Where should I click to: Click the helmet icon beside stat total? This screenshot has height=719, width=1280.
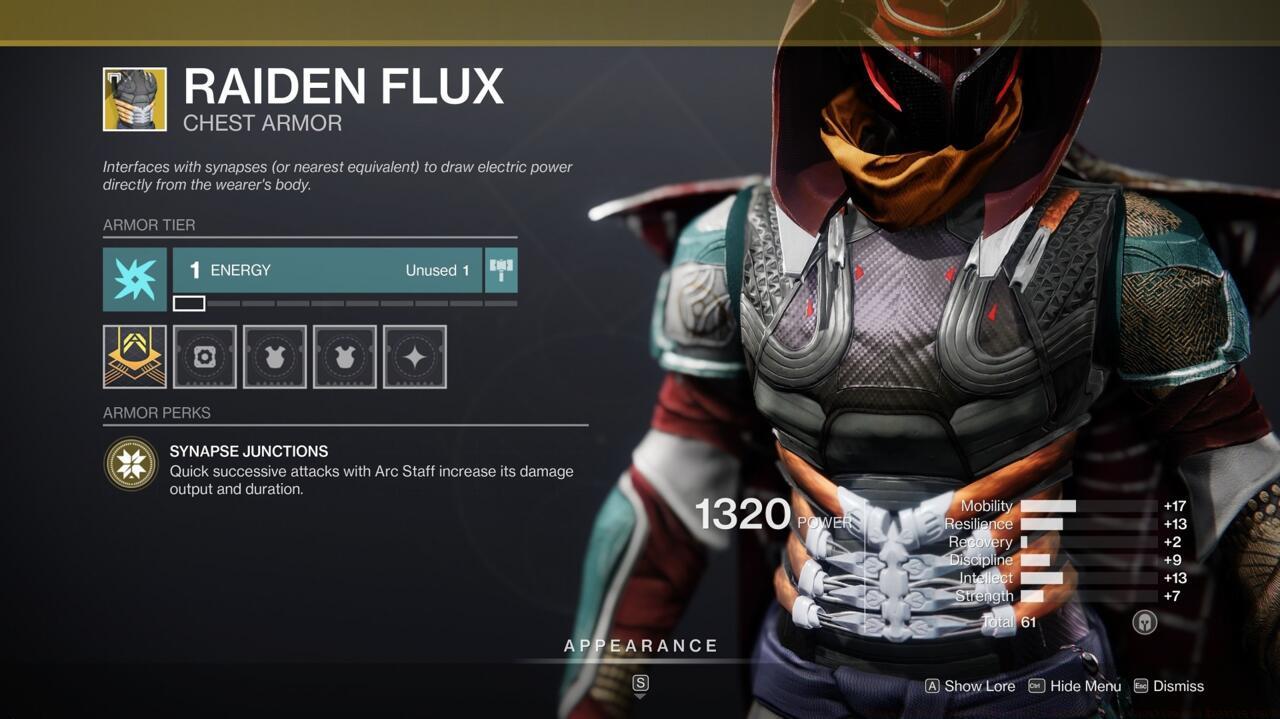[x=1144, y=622]
